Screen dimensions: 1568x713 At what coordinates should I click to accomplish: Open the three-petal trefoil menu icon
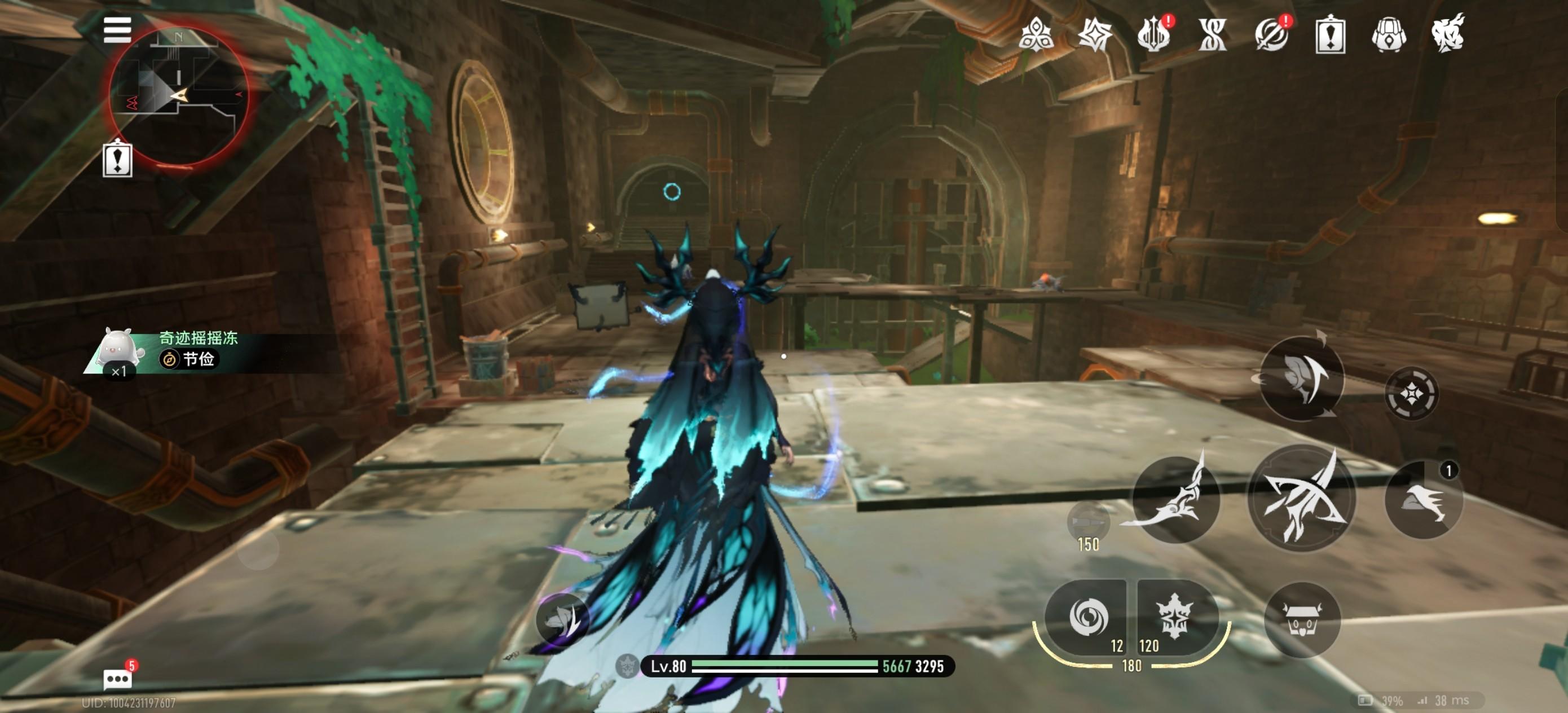1036,35
